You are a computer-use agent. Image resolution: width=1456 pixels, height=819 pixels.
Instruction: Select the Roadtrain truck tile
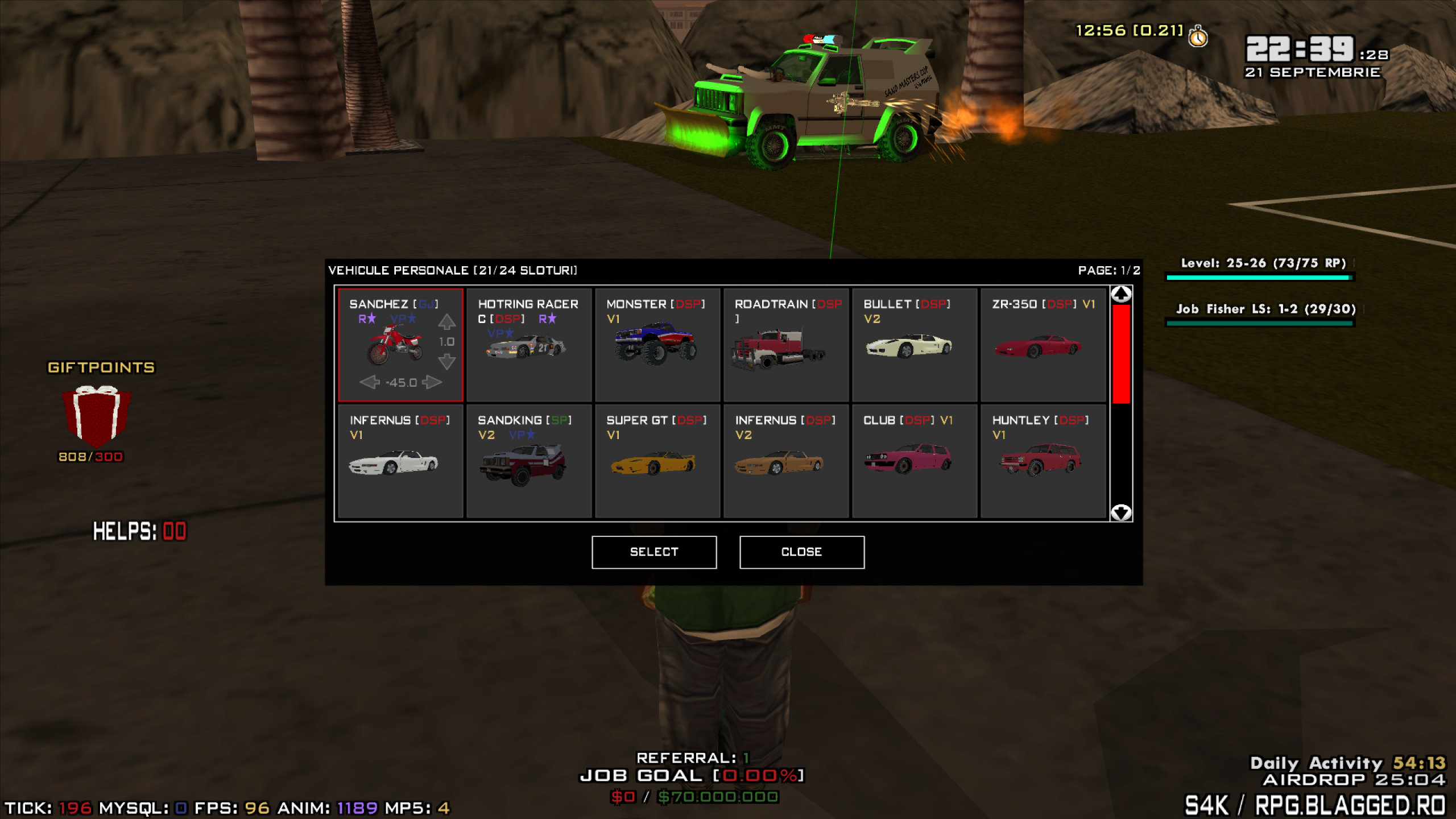786,345
